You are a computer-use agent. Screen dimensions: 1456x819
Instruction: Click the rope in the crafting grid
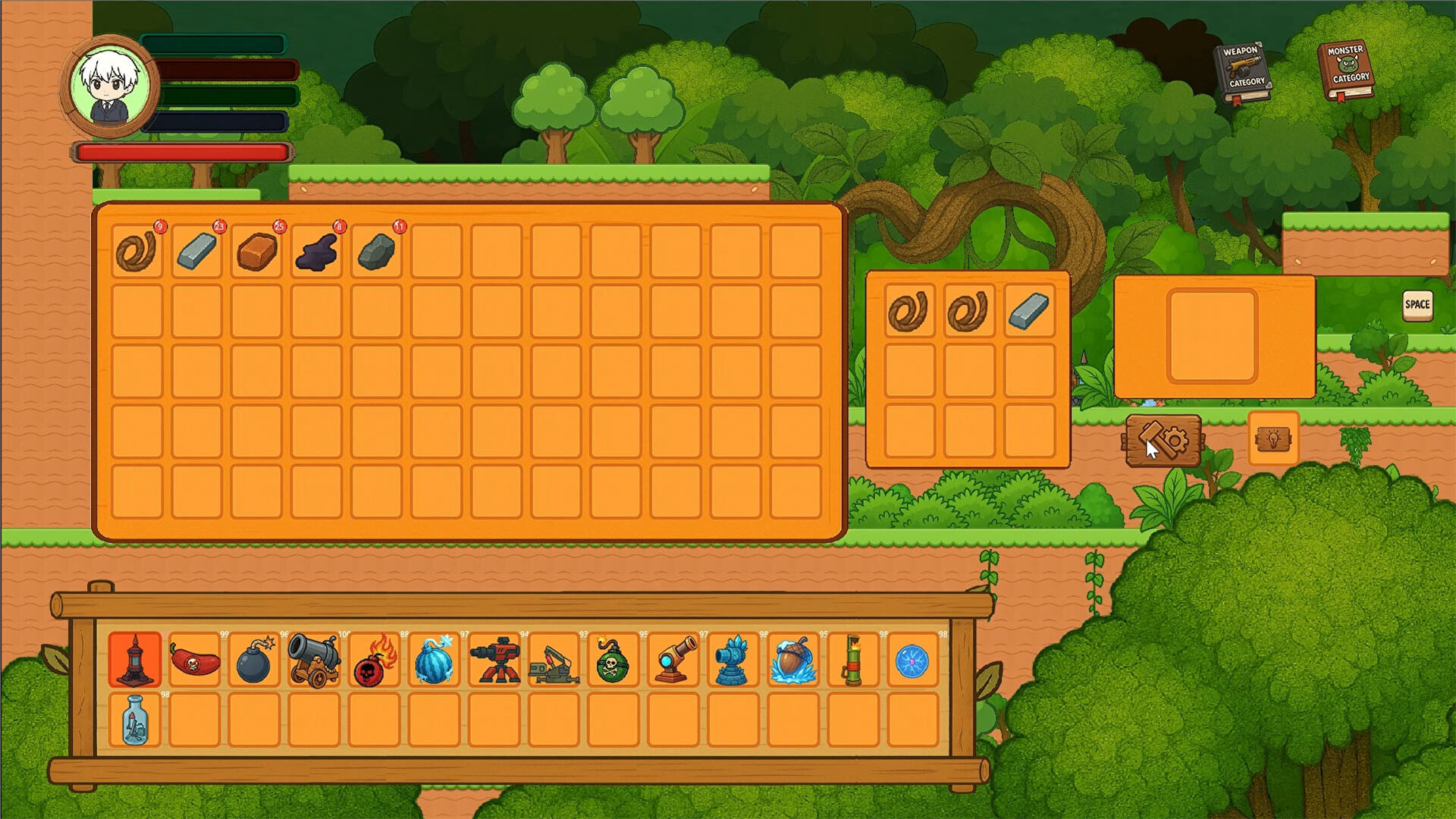[909, 310]
